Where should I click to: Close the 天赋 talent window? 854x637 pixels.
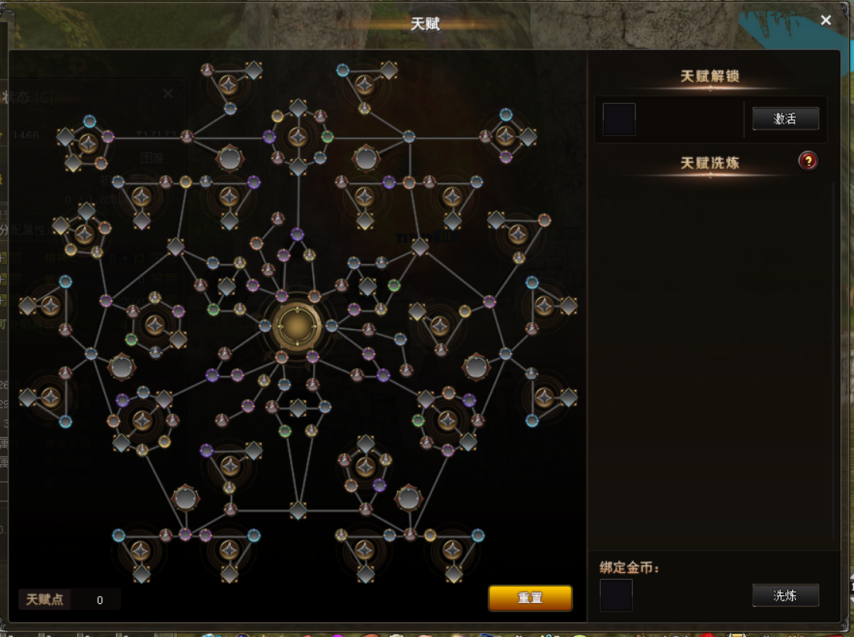point(825,20)
